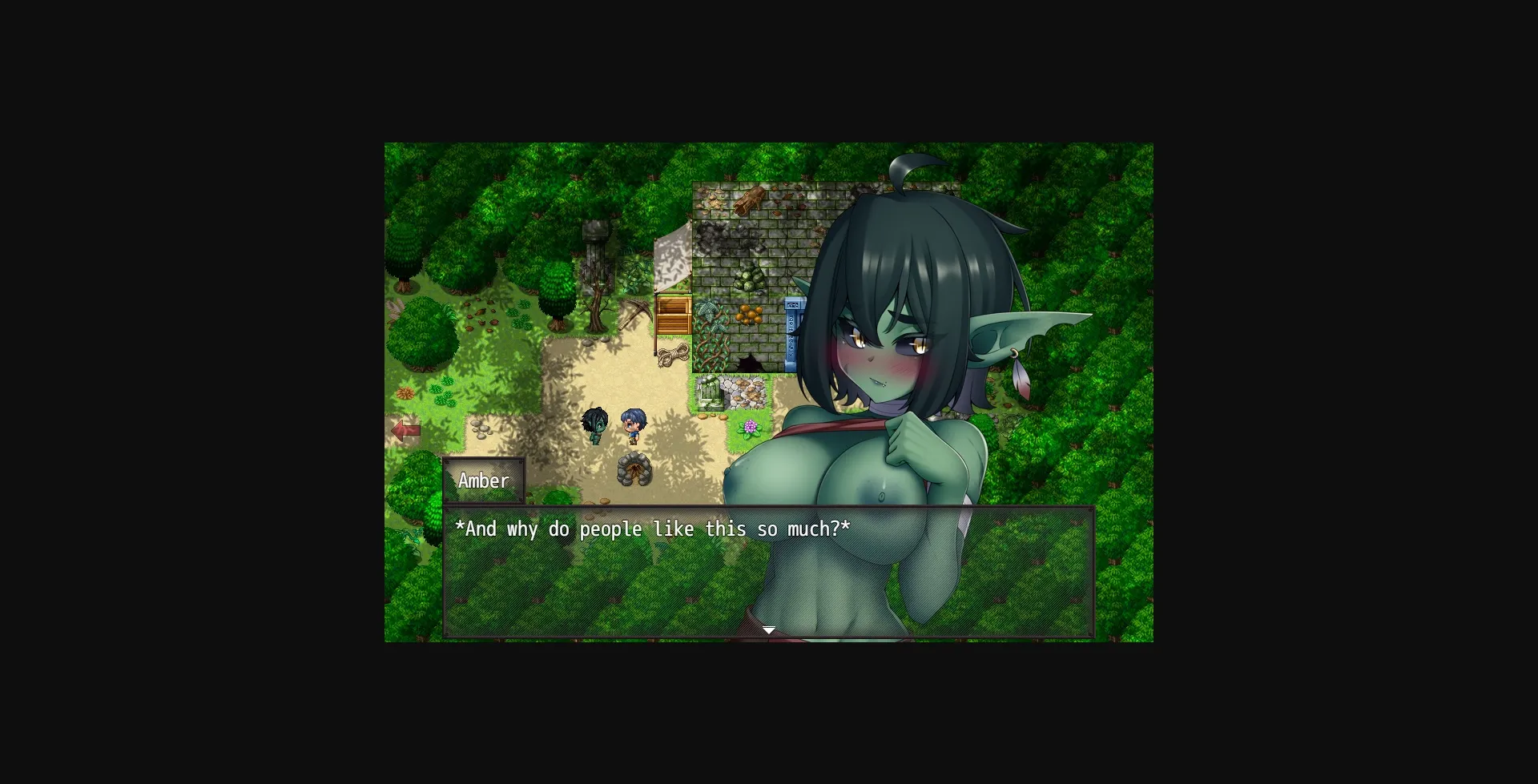Viewport: 1538px width, 784px height.
Task: Click the blue-haired player character sprite
Action: point(632,423)
